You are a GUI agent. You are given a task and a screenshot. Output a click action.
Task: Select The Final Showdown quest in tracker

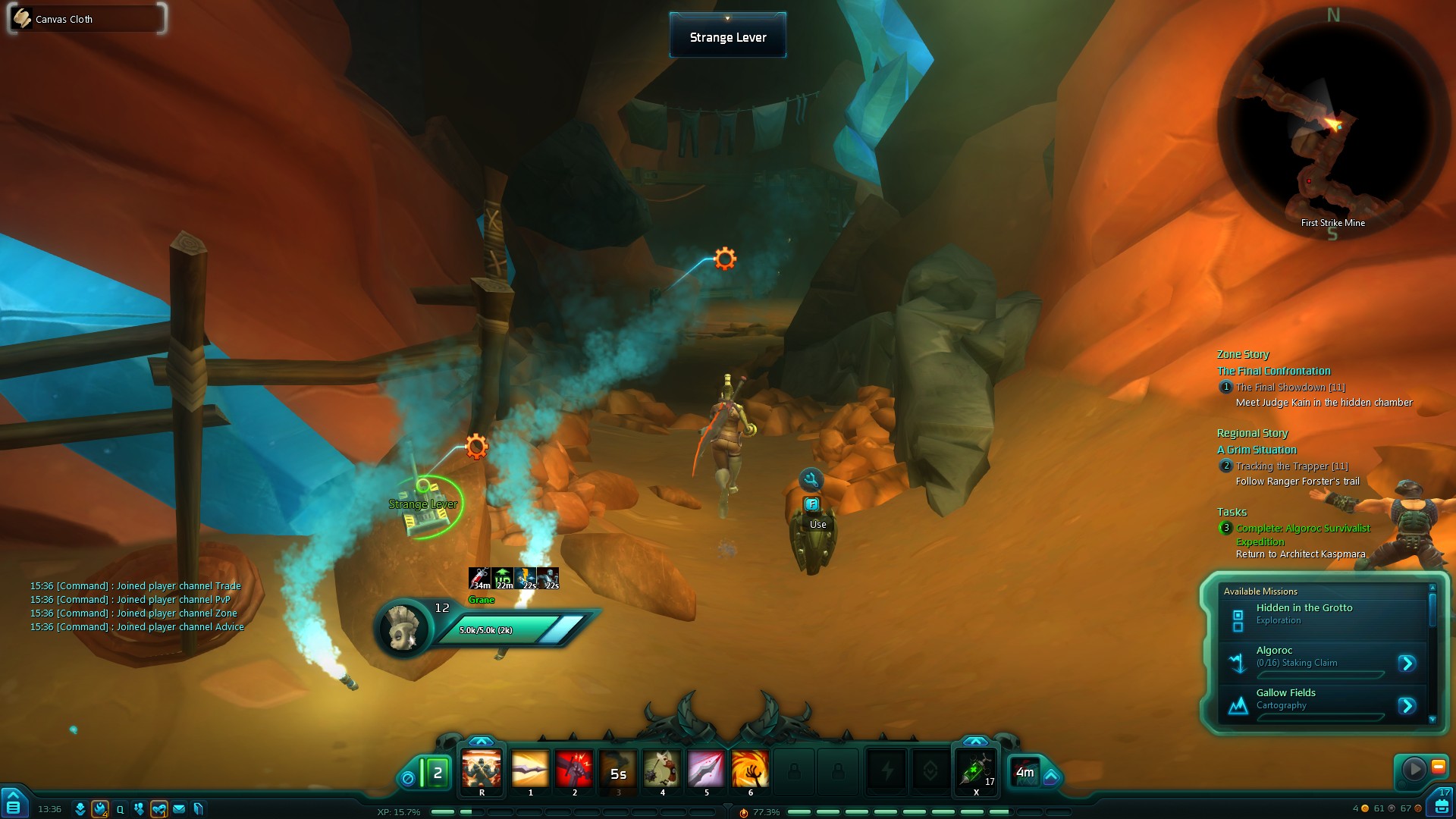(1289, 388)
